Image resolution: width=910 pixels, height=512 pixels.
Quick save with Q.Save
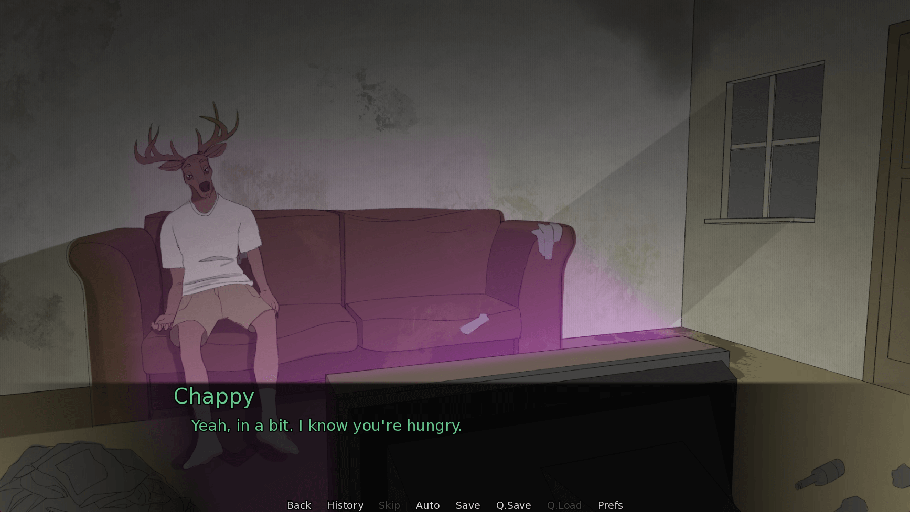tap(513, 505)
